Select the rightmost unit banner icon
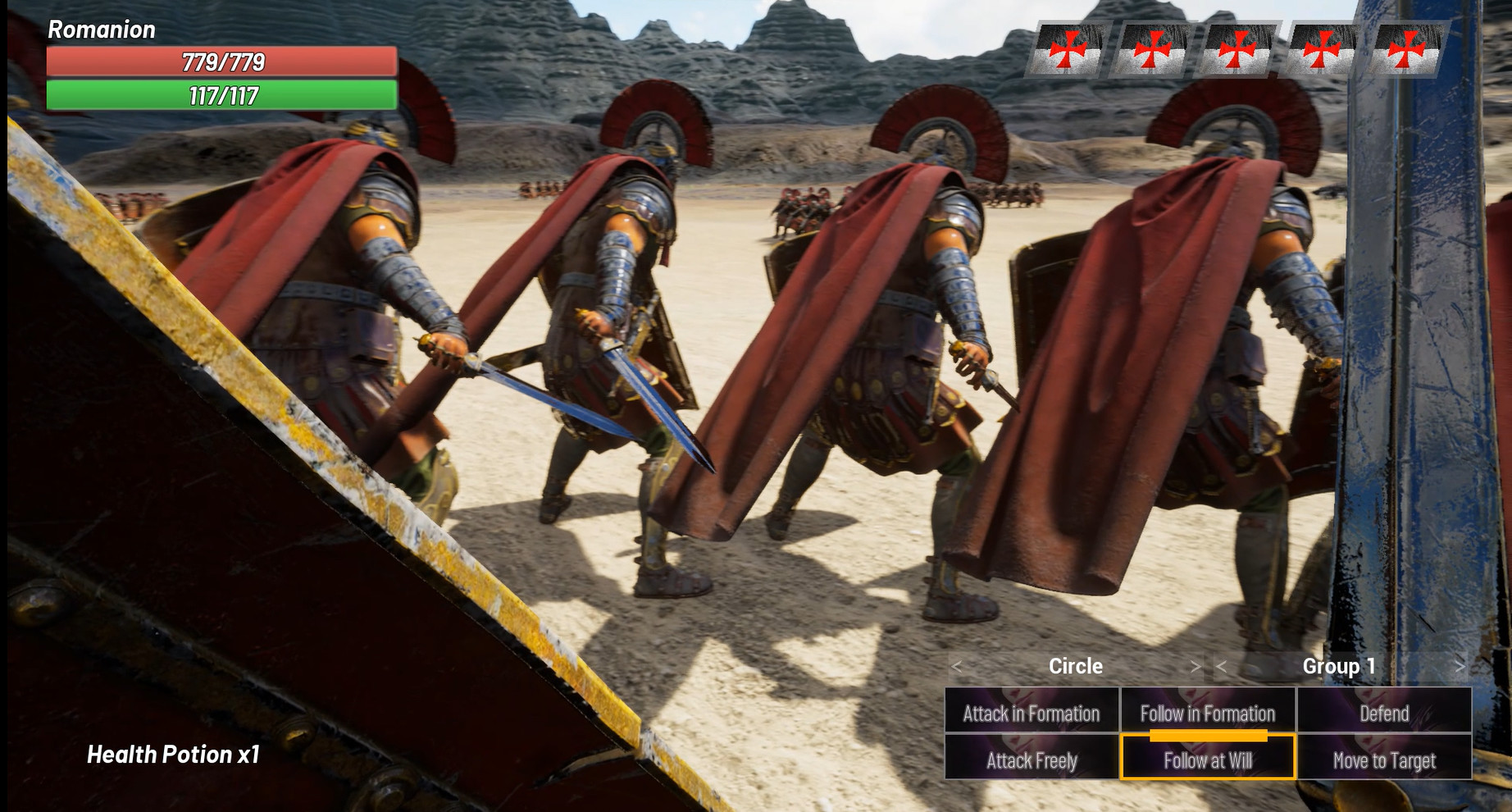Image resolution: width=1512 pixels, height=812 pixels. (1405, 49)
